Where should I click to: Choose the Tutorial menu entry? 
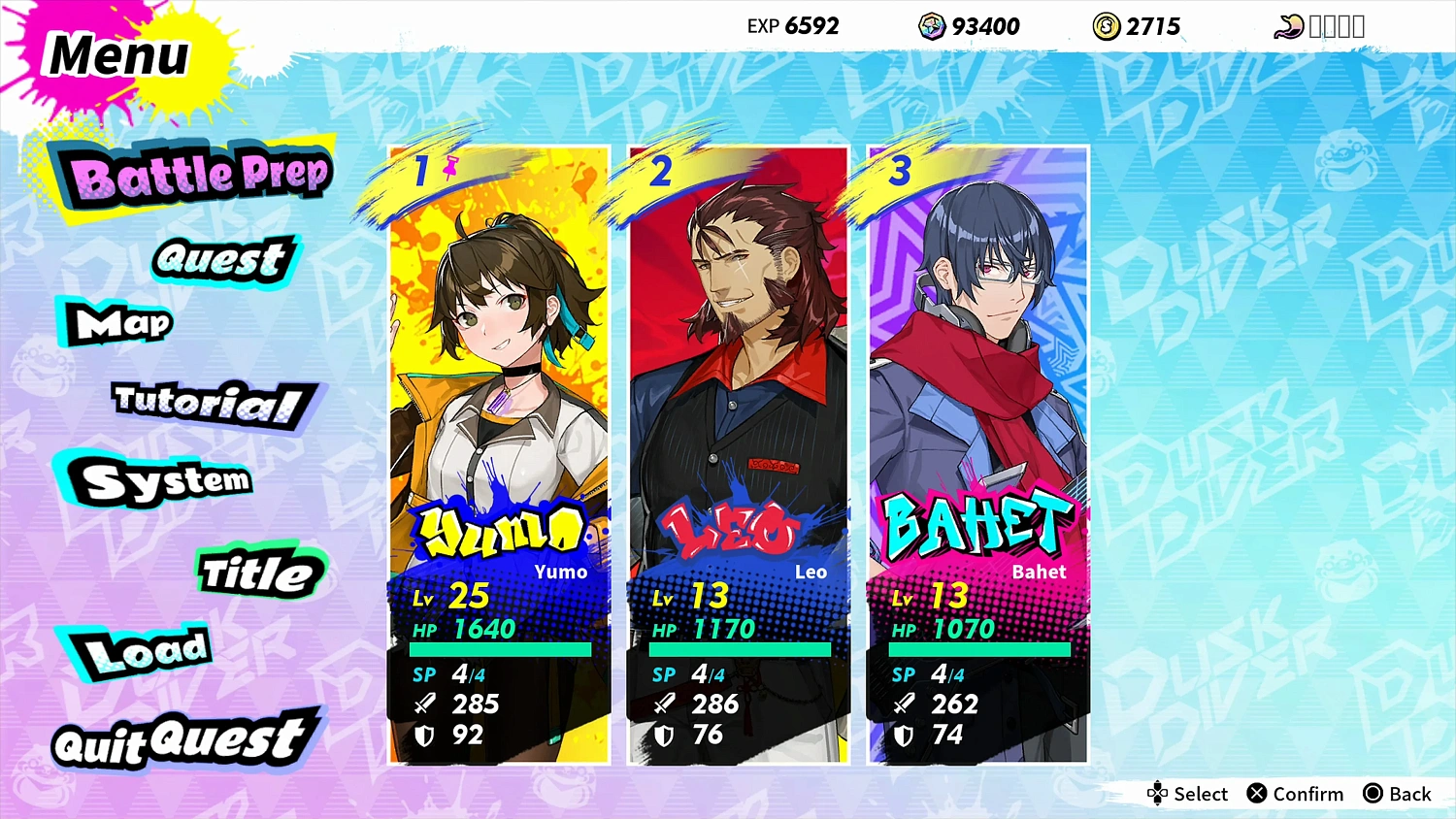tap(209, 402)
